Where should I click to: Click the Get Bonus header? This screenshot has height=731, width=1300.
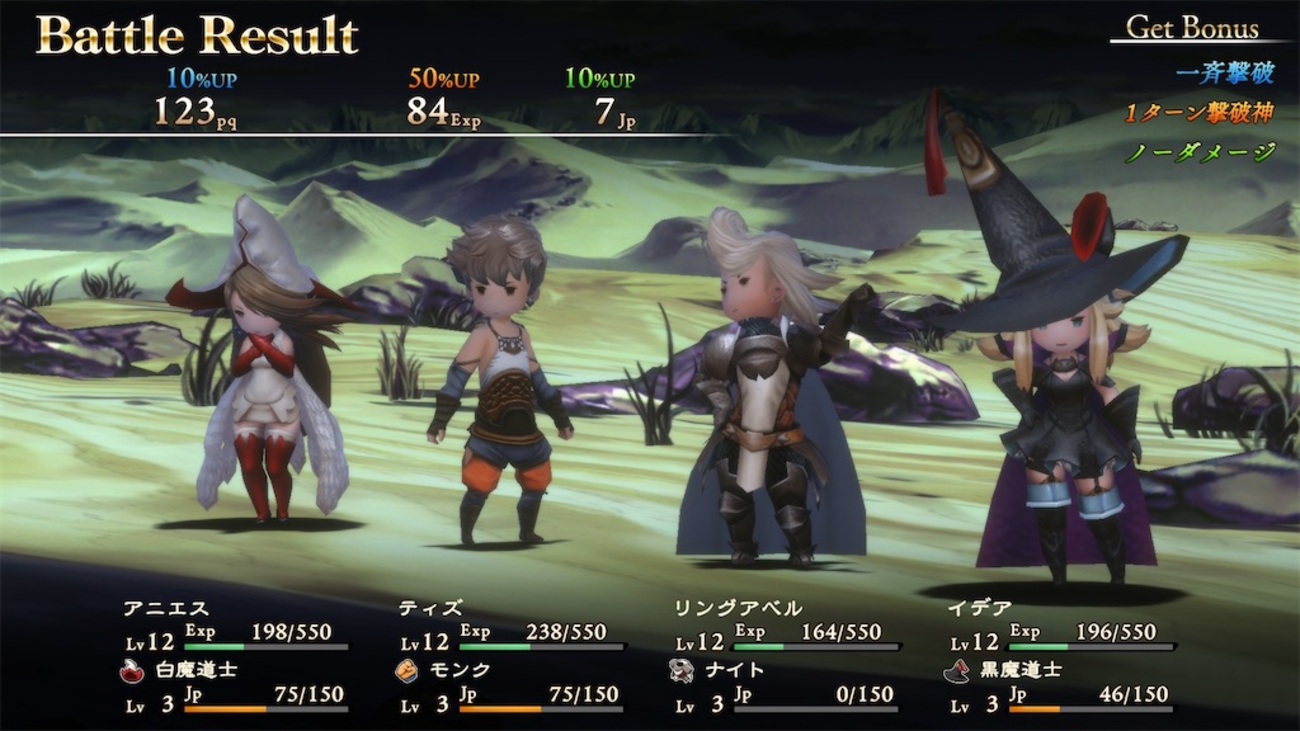(x=1192, y=28)
